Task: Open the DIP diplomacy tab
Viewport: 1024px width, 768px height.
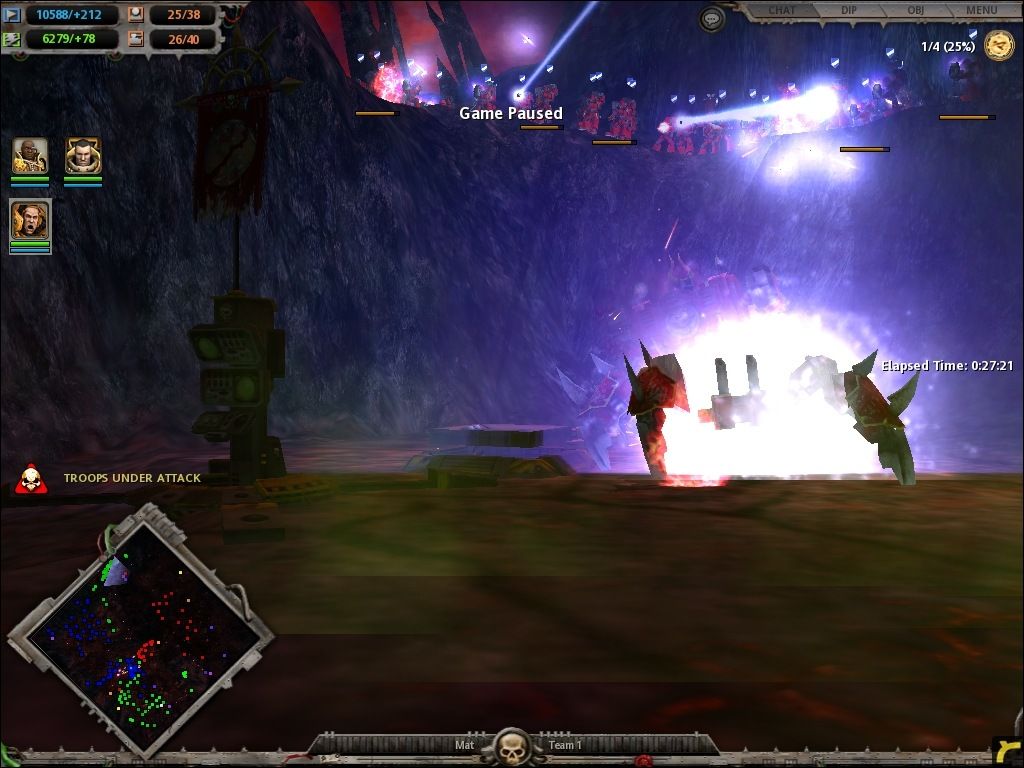Action: tap(849, 11)
